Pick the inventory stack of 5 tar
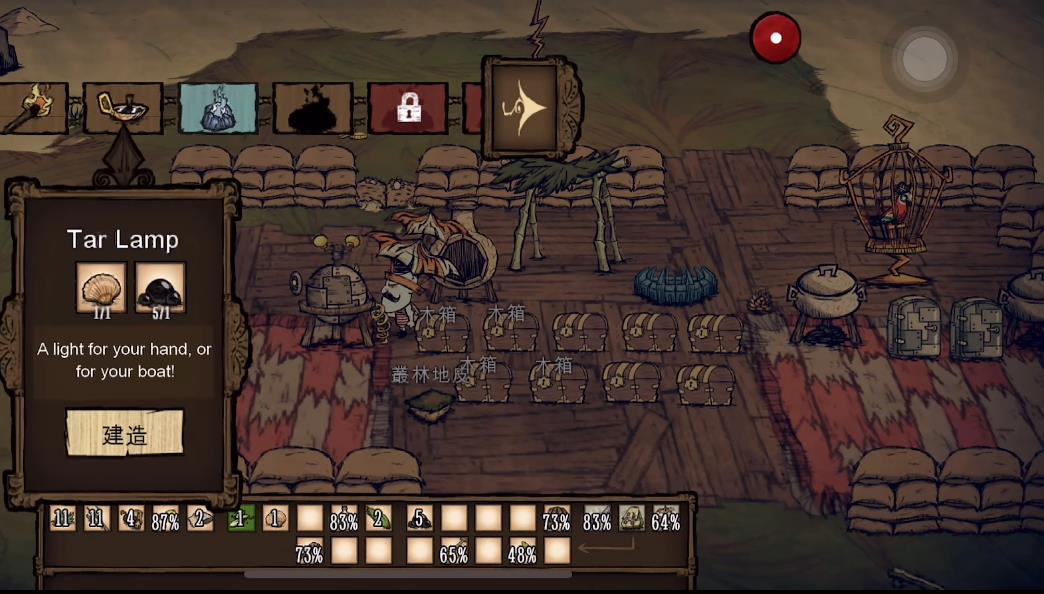This screenshot has width=1044, height=594. pos(420,519)
